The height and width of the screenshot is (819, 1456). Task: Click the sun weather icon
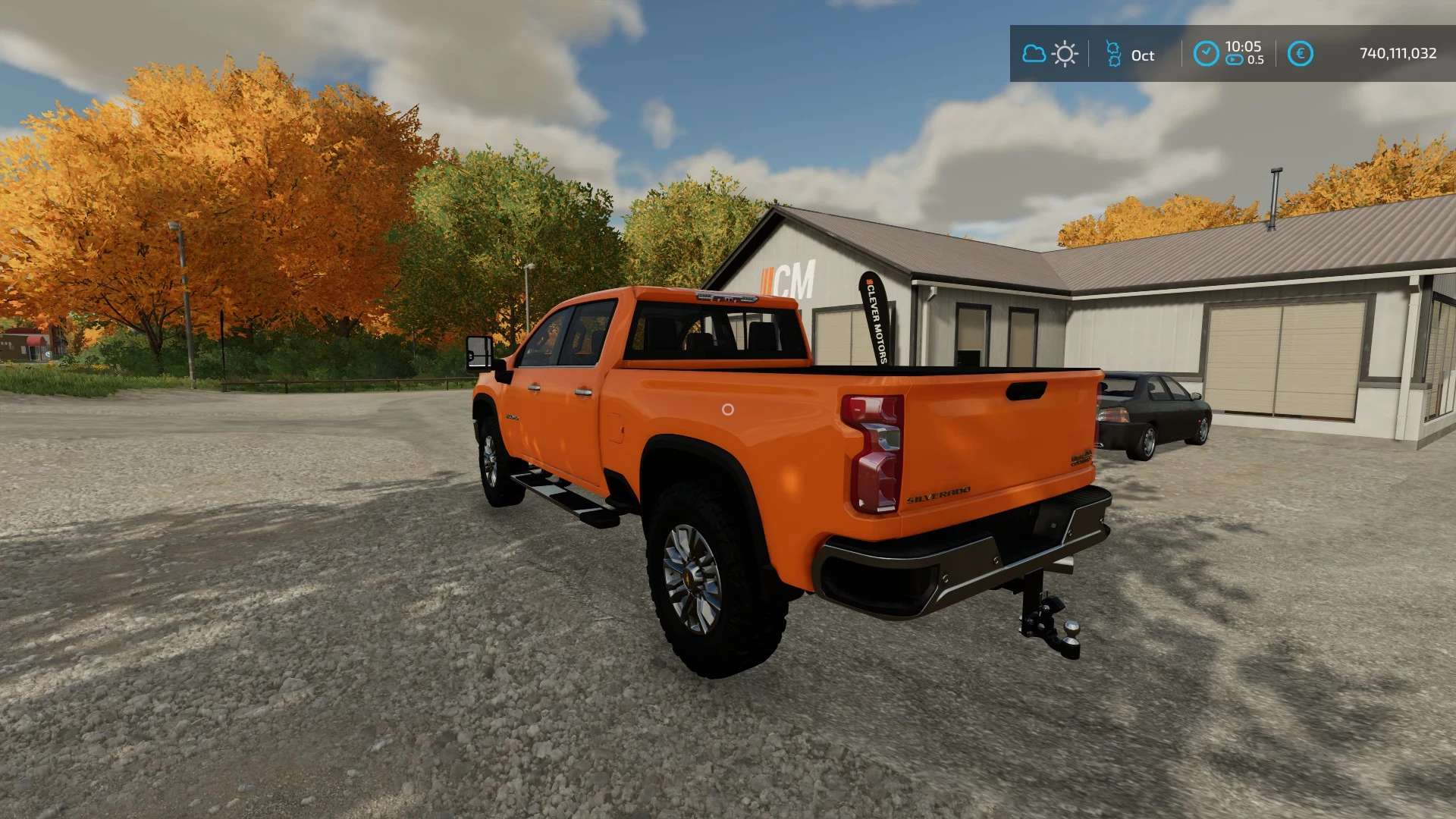click(x=1065, y=54)
